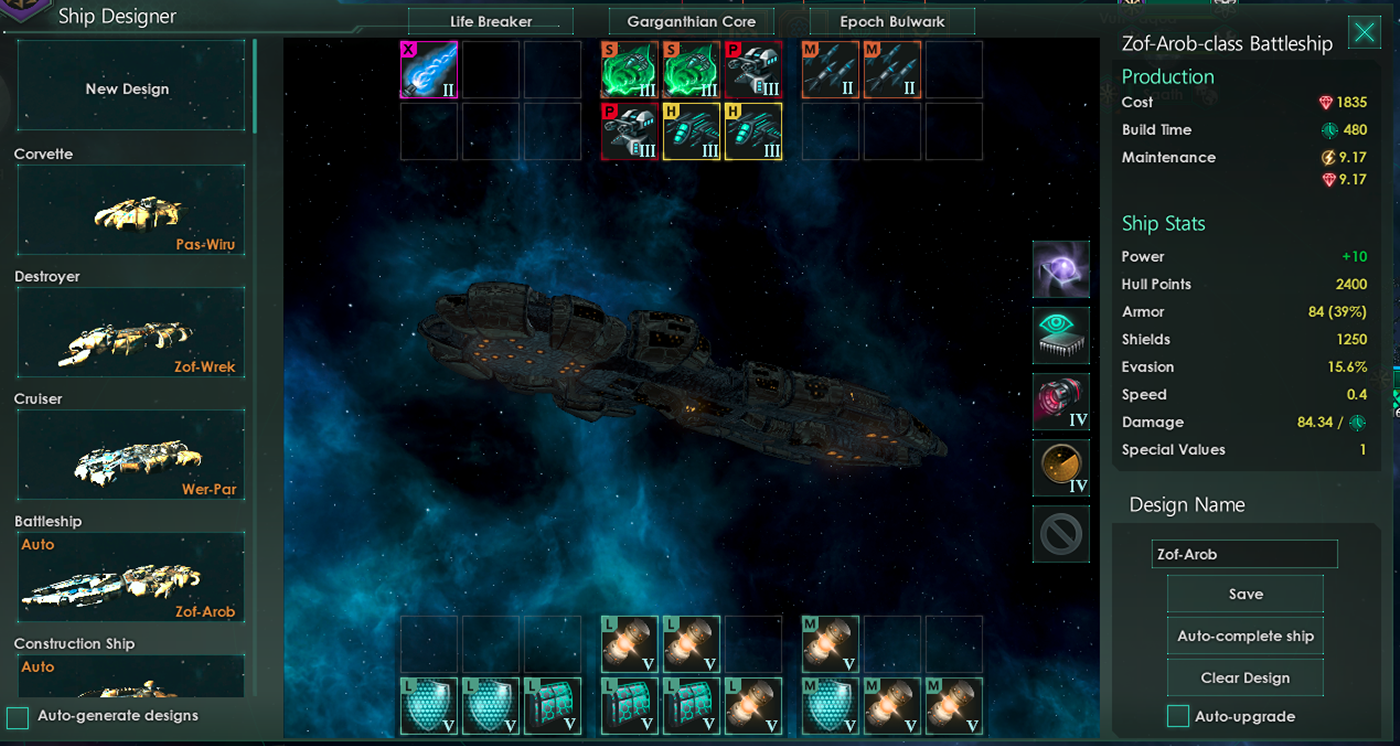Select the ship combat computer slot

[1060, 335]
